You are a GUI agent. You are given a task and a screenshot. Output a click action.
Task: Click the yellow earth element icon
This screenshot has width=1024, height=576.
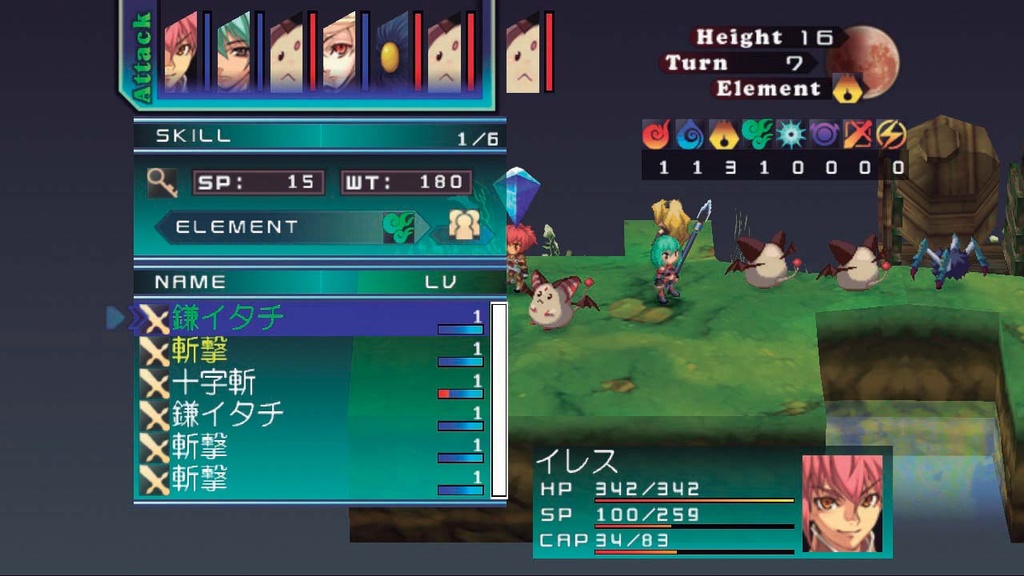tap(723, 134)
